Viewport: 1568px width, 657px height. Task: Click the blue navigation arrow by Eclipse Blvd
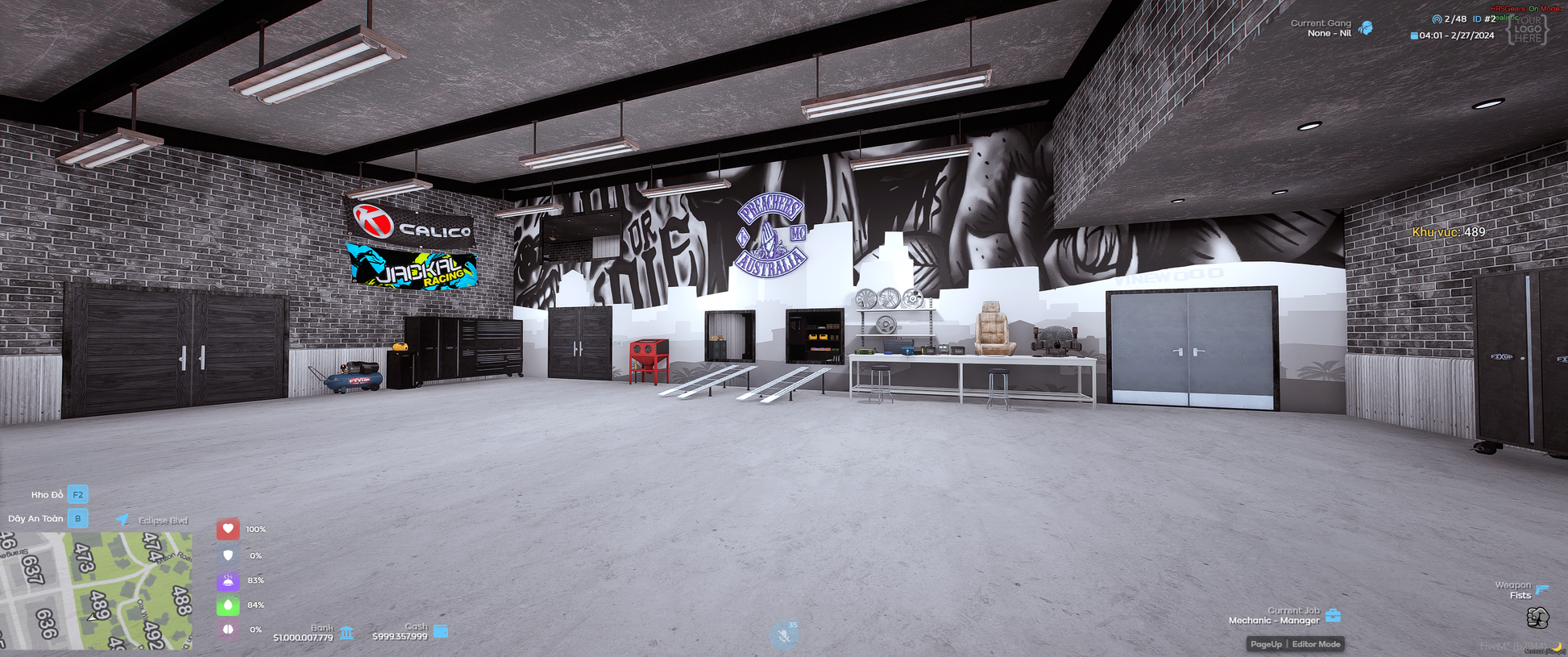click(122, 520)
